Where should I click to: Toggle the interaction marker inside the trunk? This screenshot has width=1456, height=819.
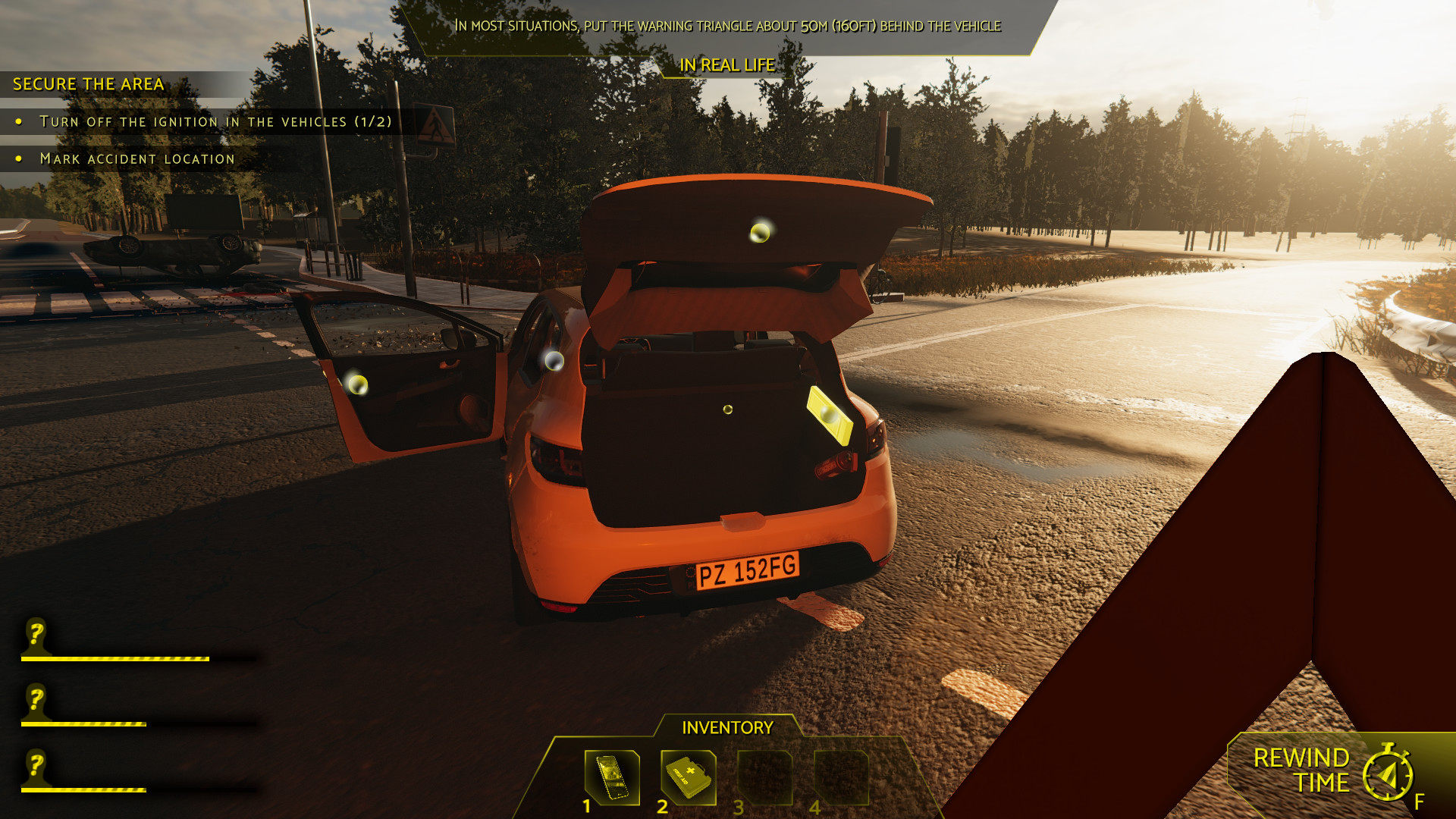click(x=727, y=409)
